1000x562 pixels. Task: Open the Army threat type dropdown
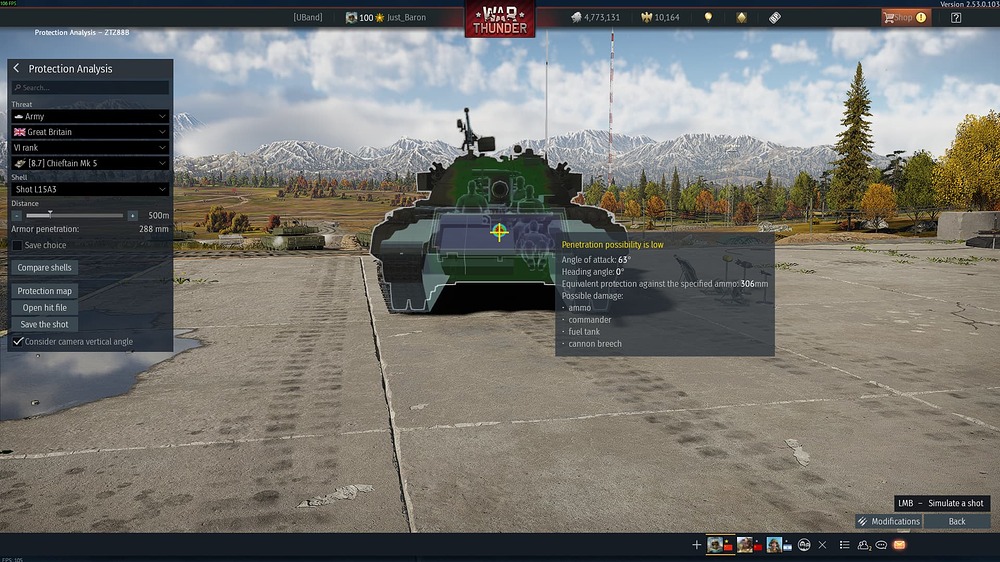tap(89, 117)
